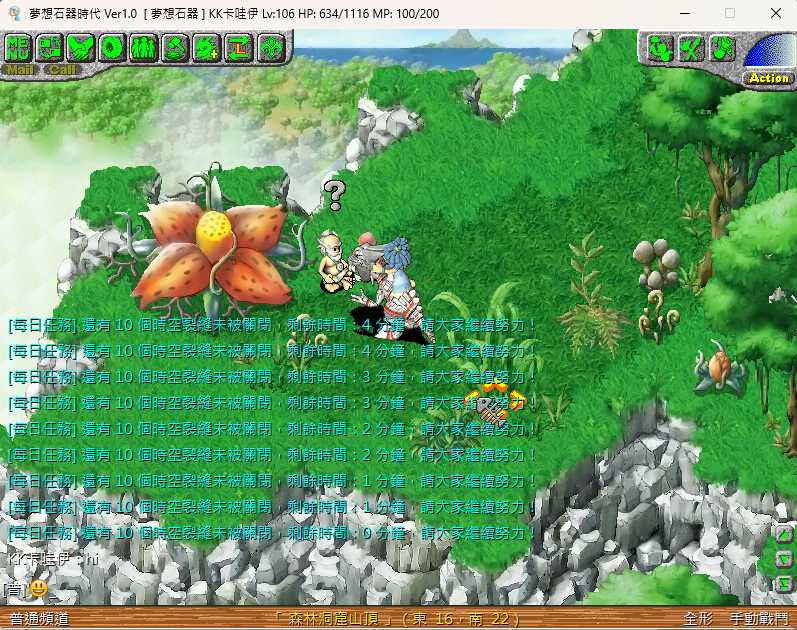Open the handshake trade icon
This screenshot has width=797, height=630.
[x=81, y=47]
